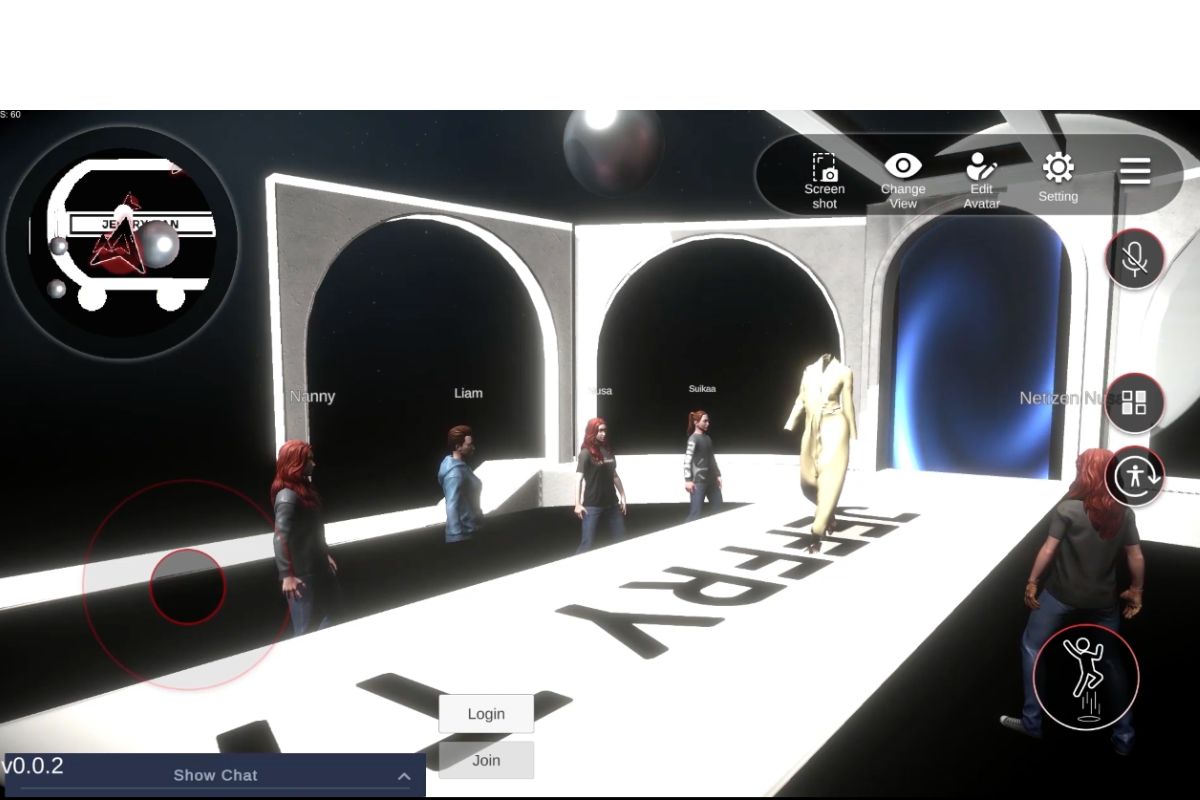
Task: Expand the Show Chat bar
Action: point(215,775)
